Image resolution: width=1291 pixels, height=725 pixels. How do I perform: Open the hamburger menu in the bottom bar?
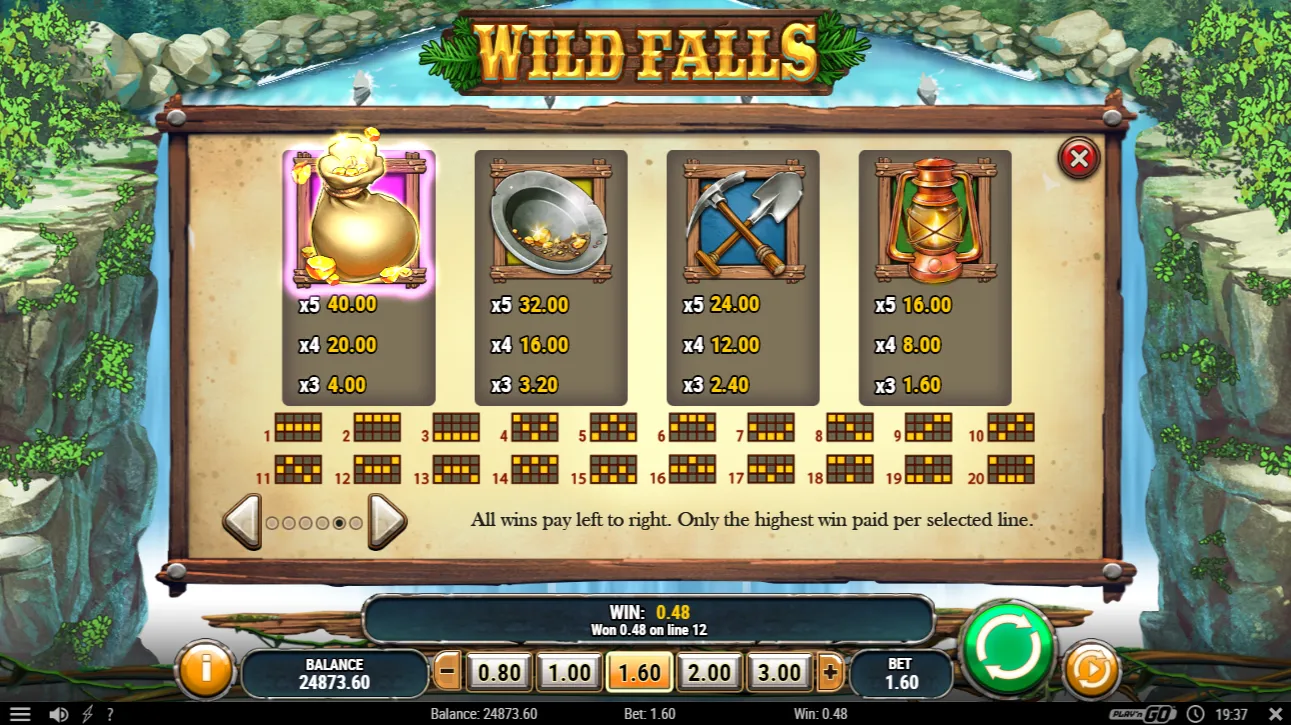pyautogui.click(x=22, y=713)
